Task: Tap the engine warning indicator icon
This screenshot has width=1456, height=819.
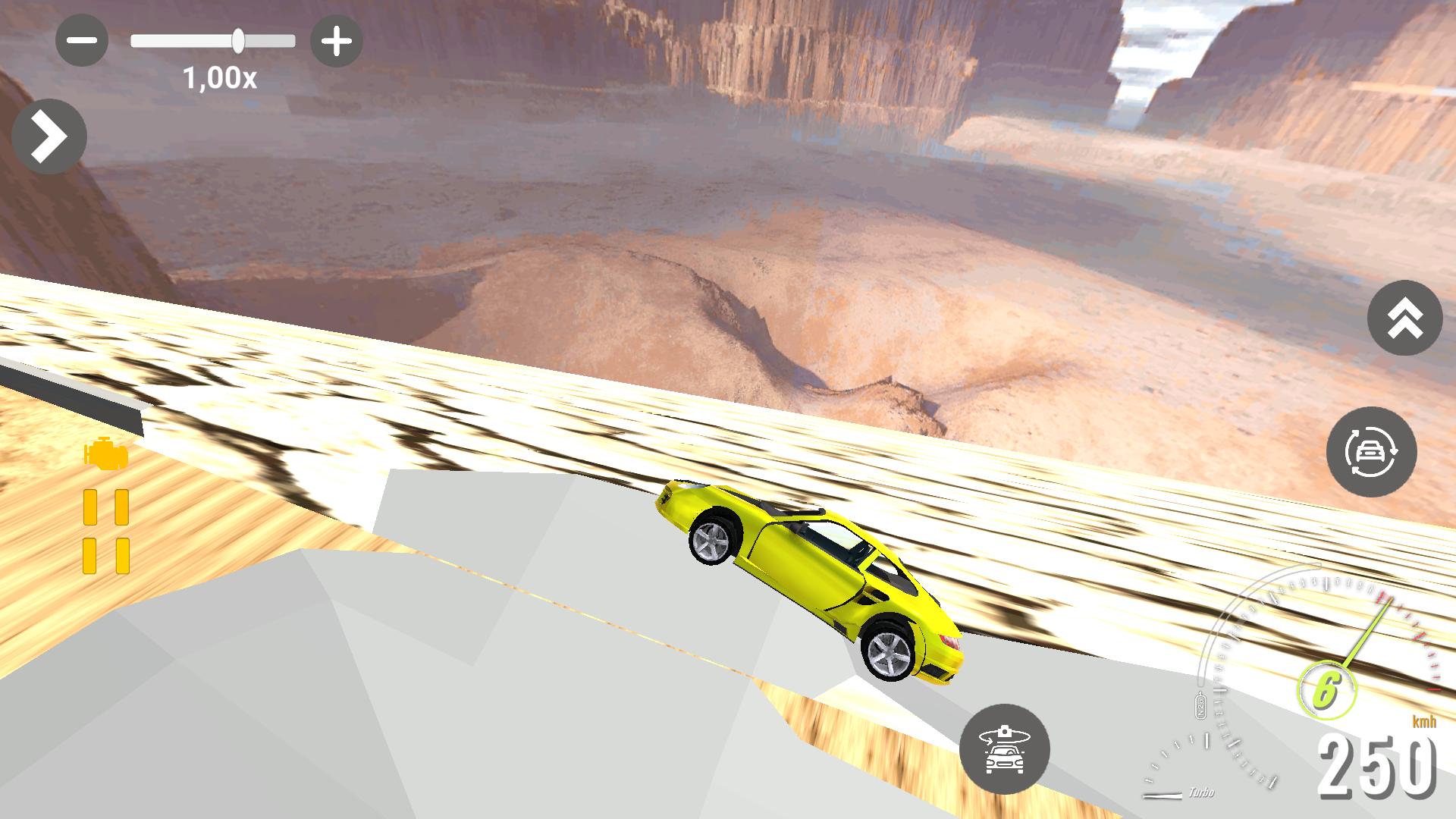Action: (105, 456)
